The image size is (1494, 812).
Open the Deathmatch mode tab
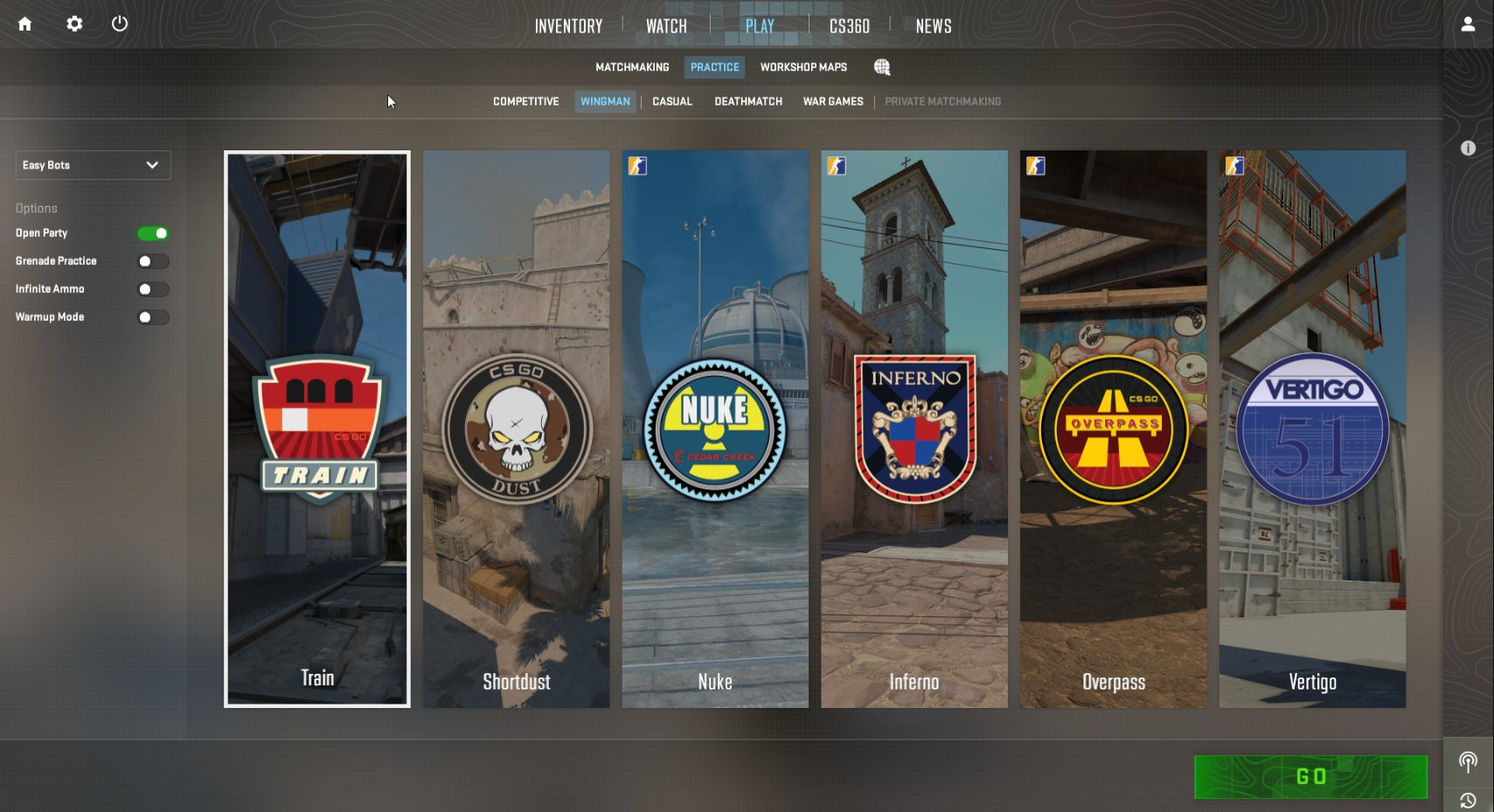click(x=747, y=101)
